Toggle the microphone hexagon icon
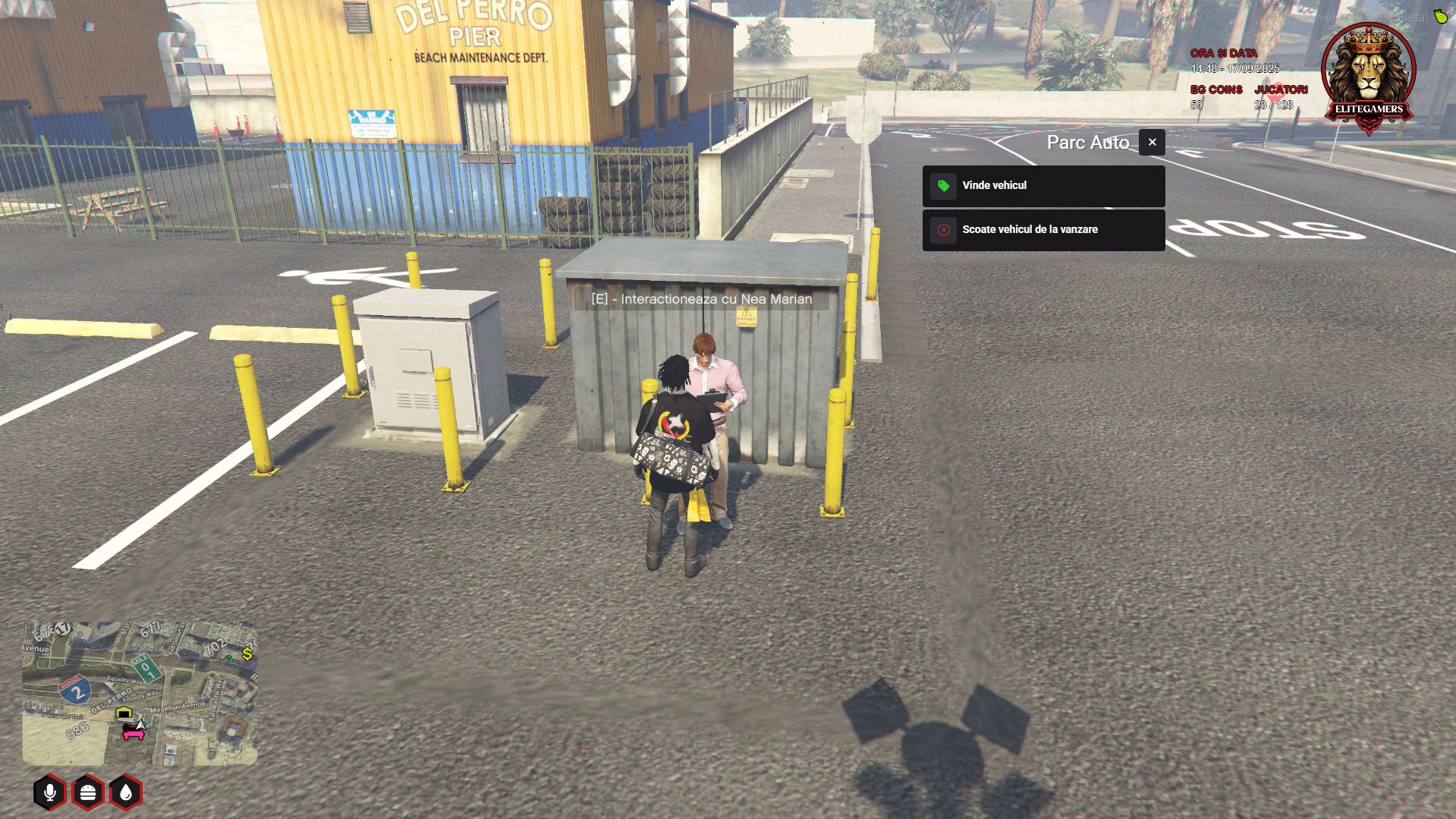The image size is (1456, 819). click(50, 792)
